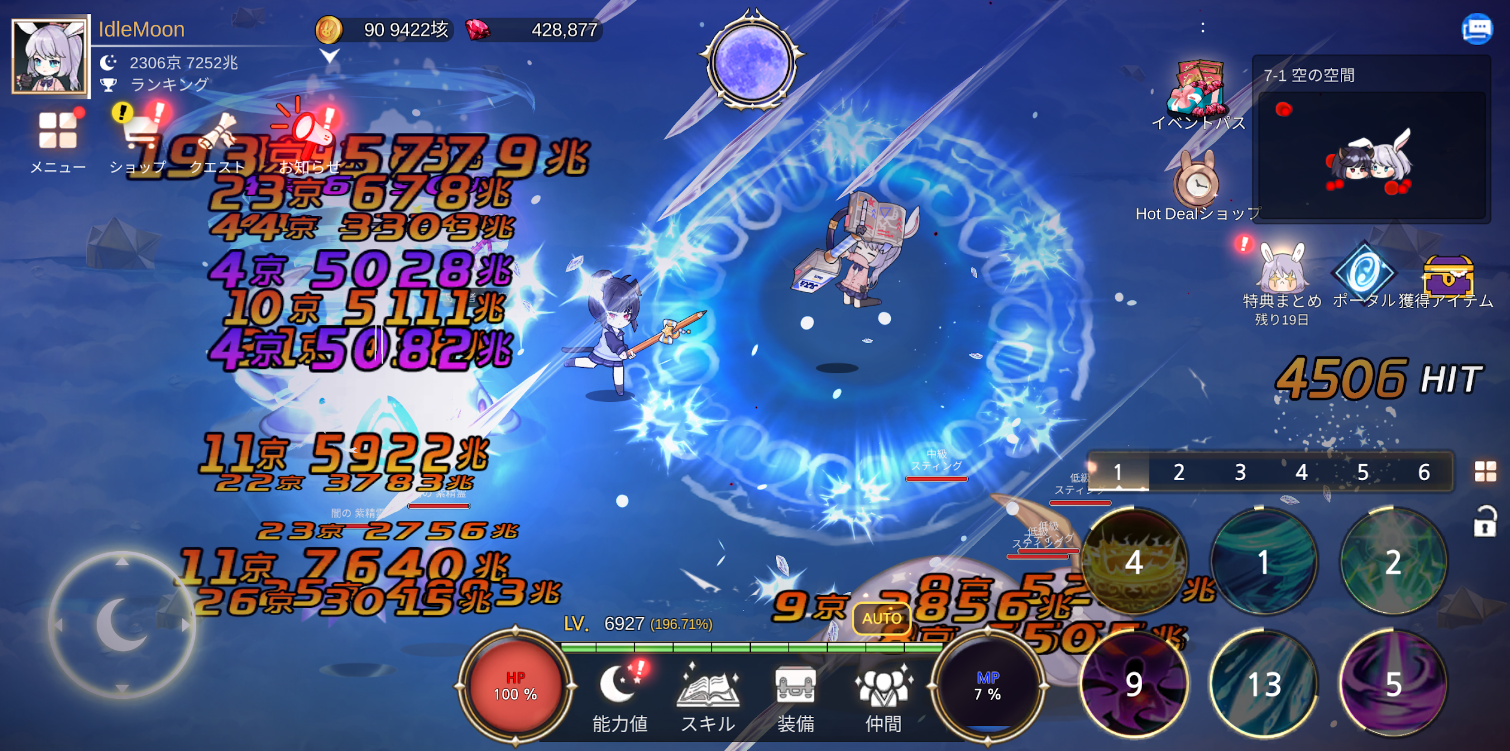Open the skill bar grid layout toggle
Screen dimensions: 1510x751
(x=1488, y=471)
